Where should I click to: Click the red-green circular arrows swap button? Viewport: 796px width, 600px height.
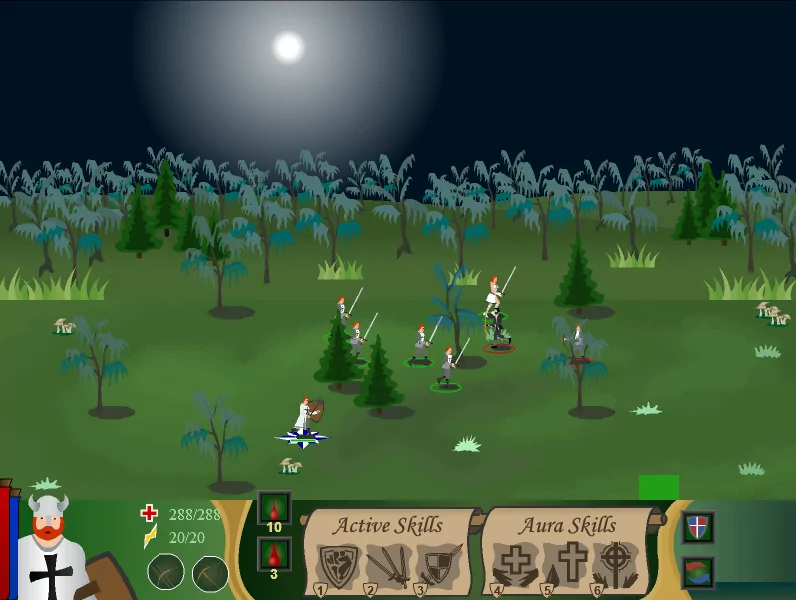pyautogui.click(x=699, y=573)
